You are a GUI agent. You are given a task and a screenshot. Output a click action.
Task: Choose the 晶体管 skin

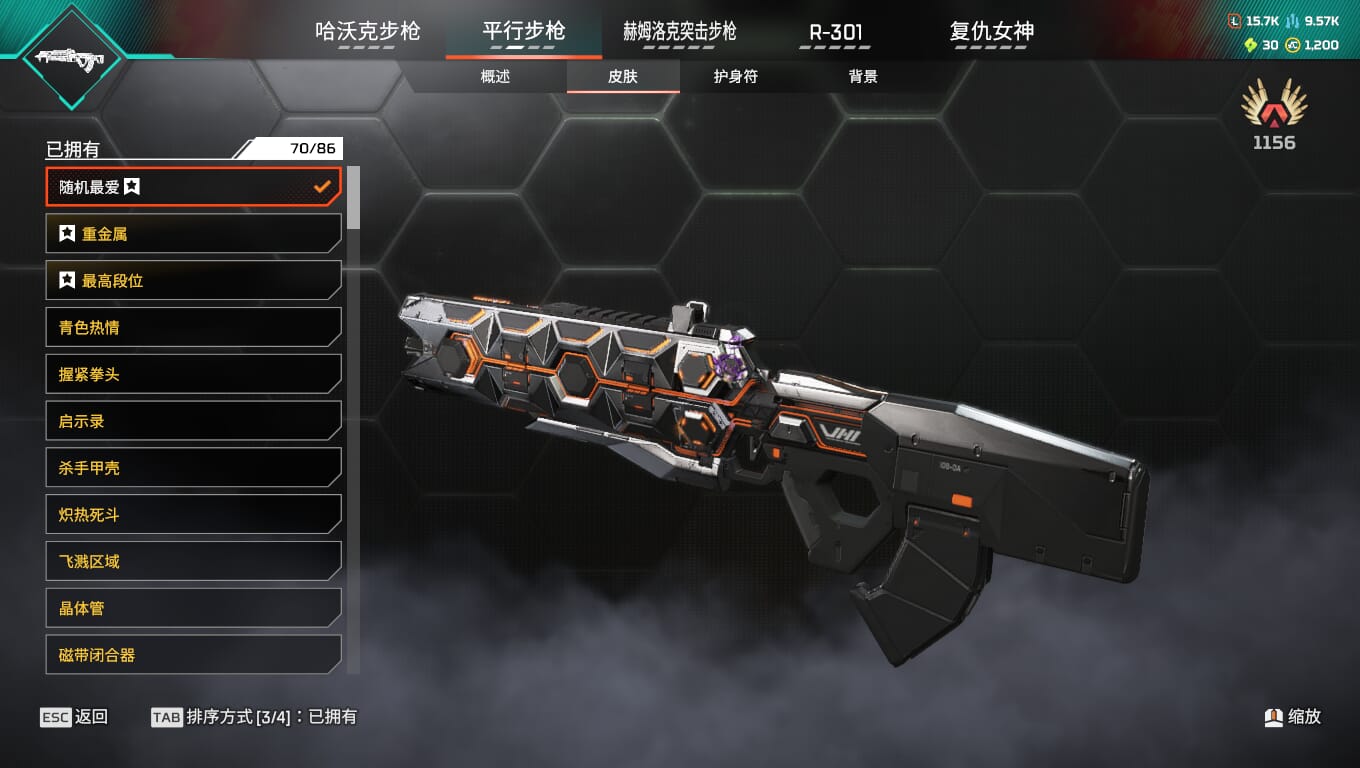pyautogui.click(x=193, y=608)
